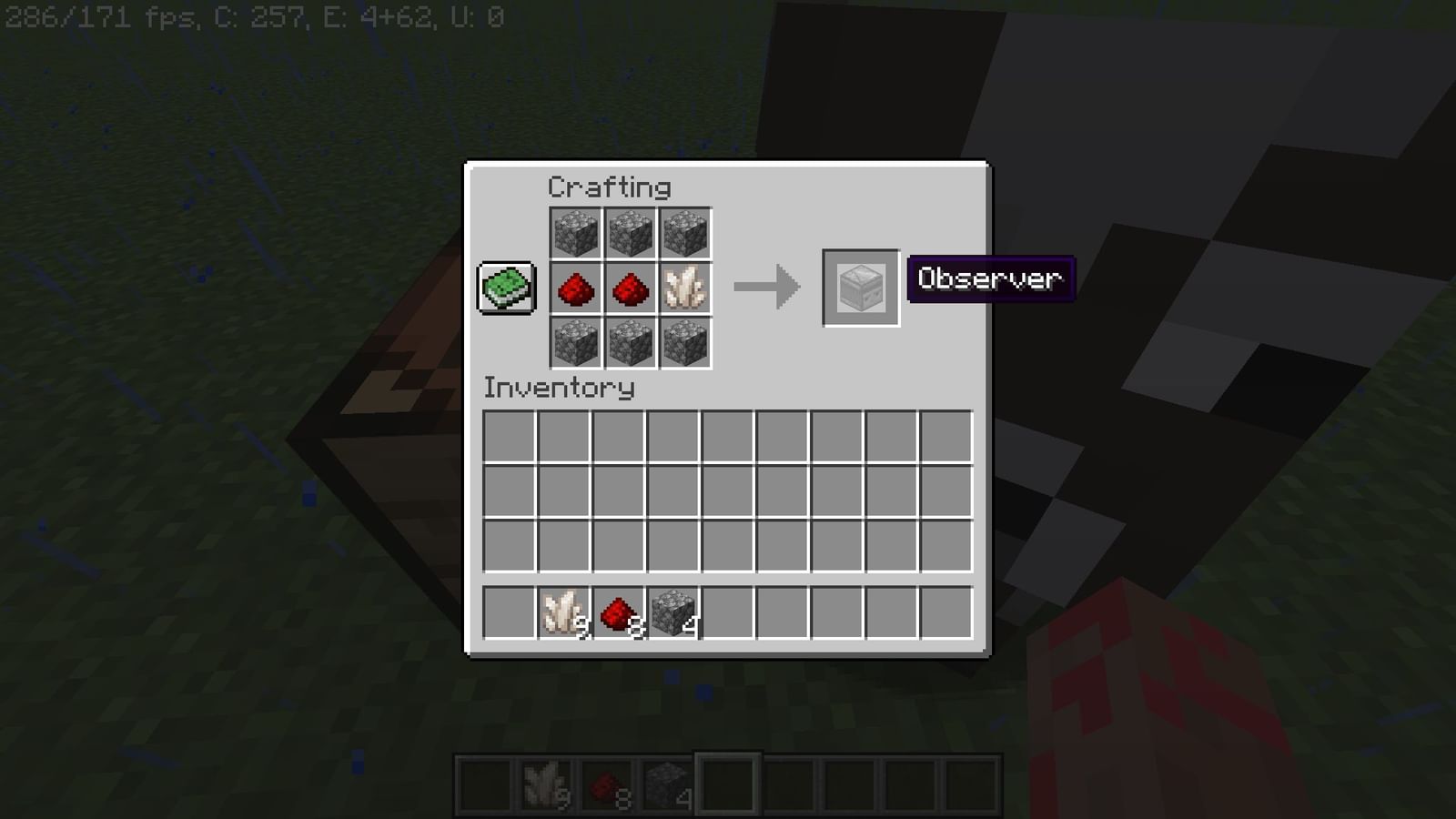Open the recipe book
Image resolution: width=1456 pixels, height=819 pixels.
pyautogui.click(x=504, y=287)
